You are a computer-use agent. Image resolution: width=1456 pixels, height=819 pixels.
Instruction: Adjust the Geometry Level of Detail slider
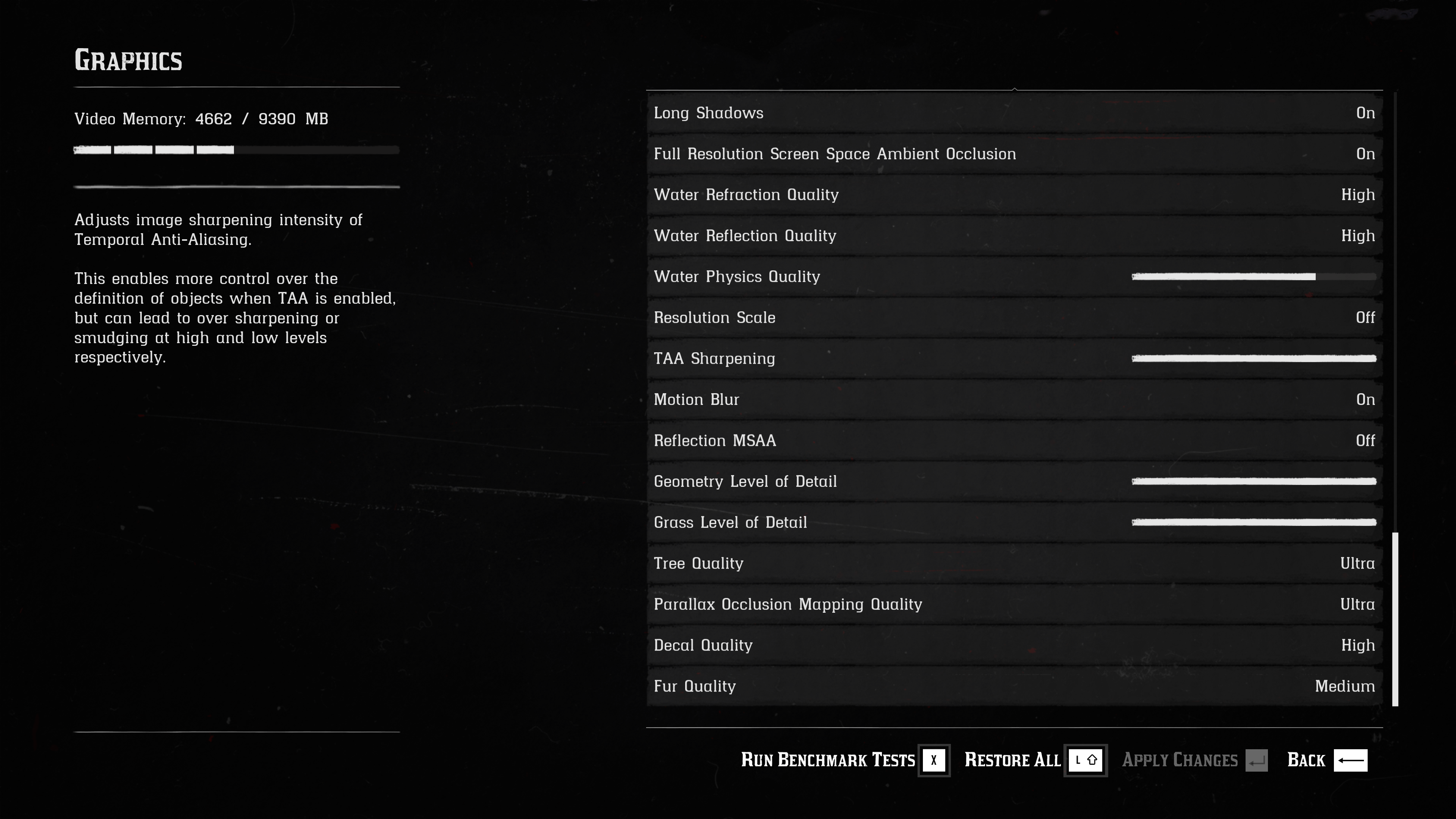(1254, 482)
